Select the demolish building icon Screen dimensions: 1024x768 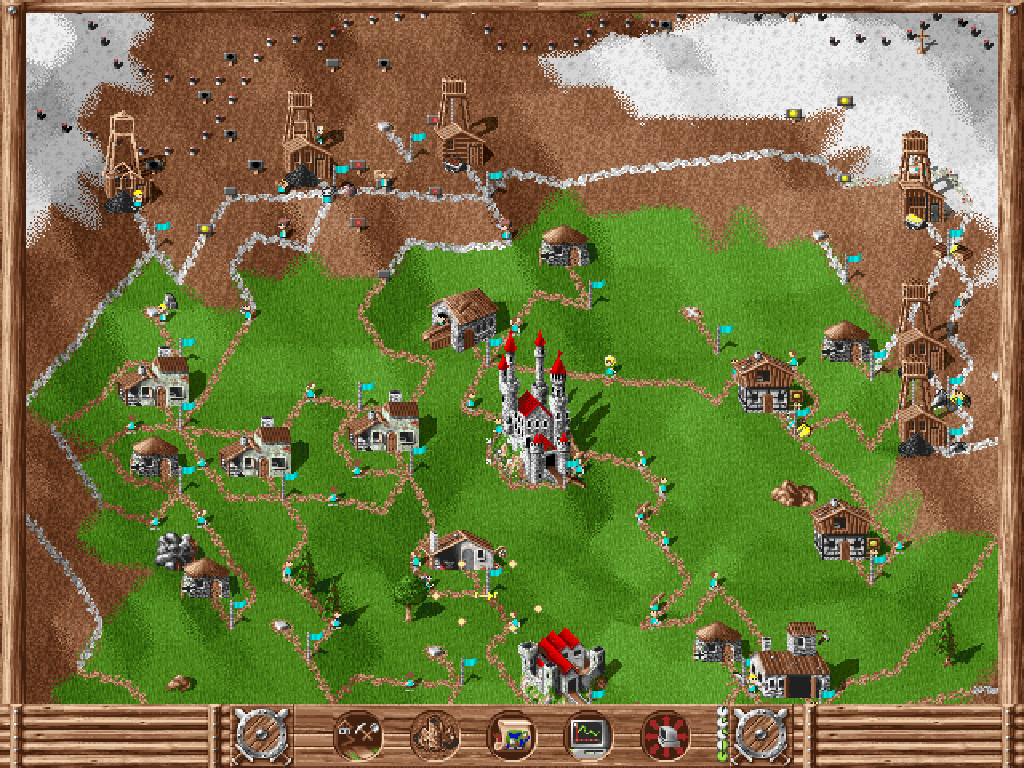[x=434, y=737]
